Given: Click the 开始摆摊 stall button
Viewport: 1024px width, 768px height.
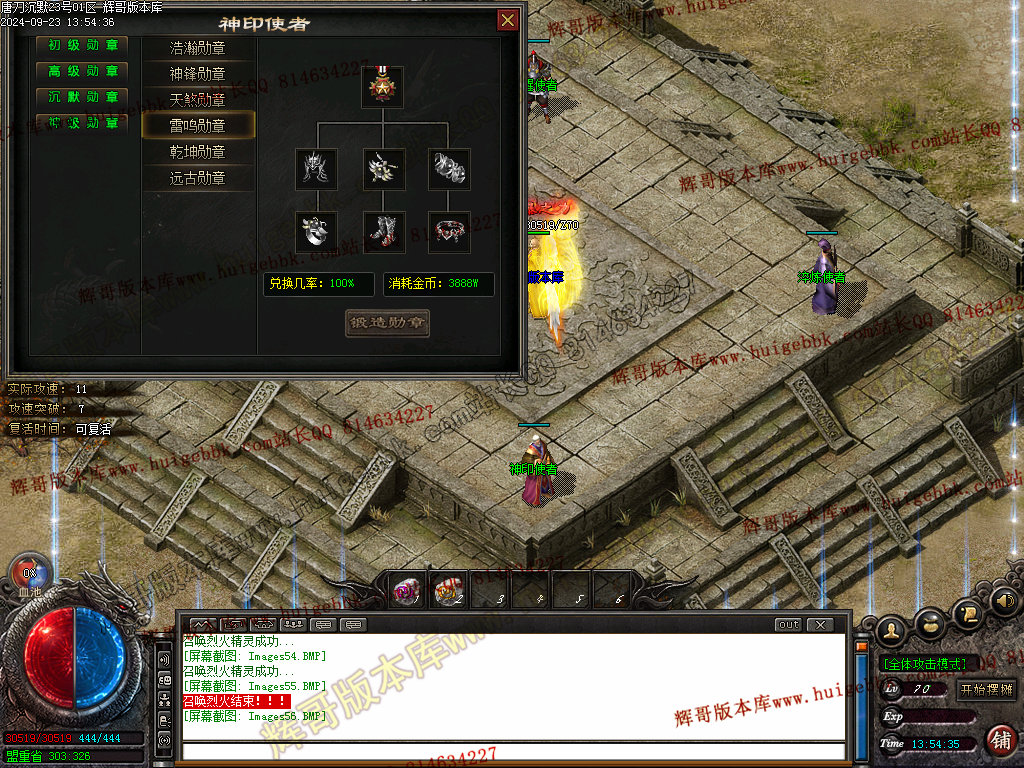Looking at the screenshot, I should [x=986, y=689].
